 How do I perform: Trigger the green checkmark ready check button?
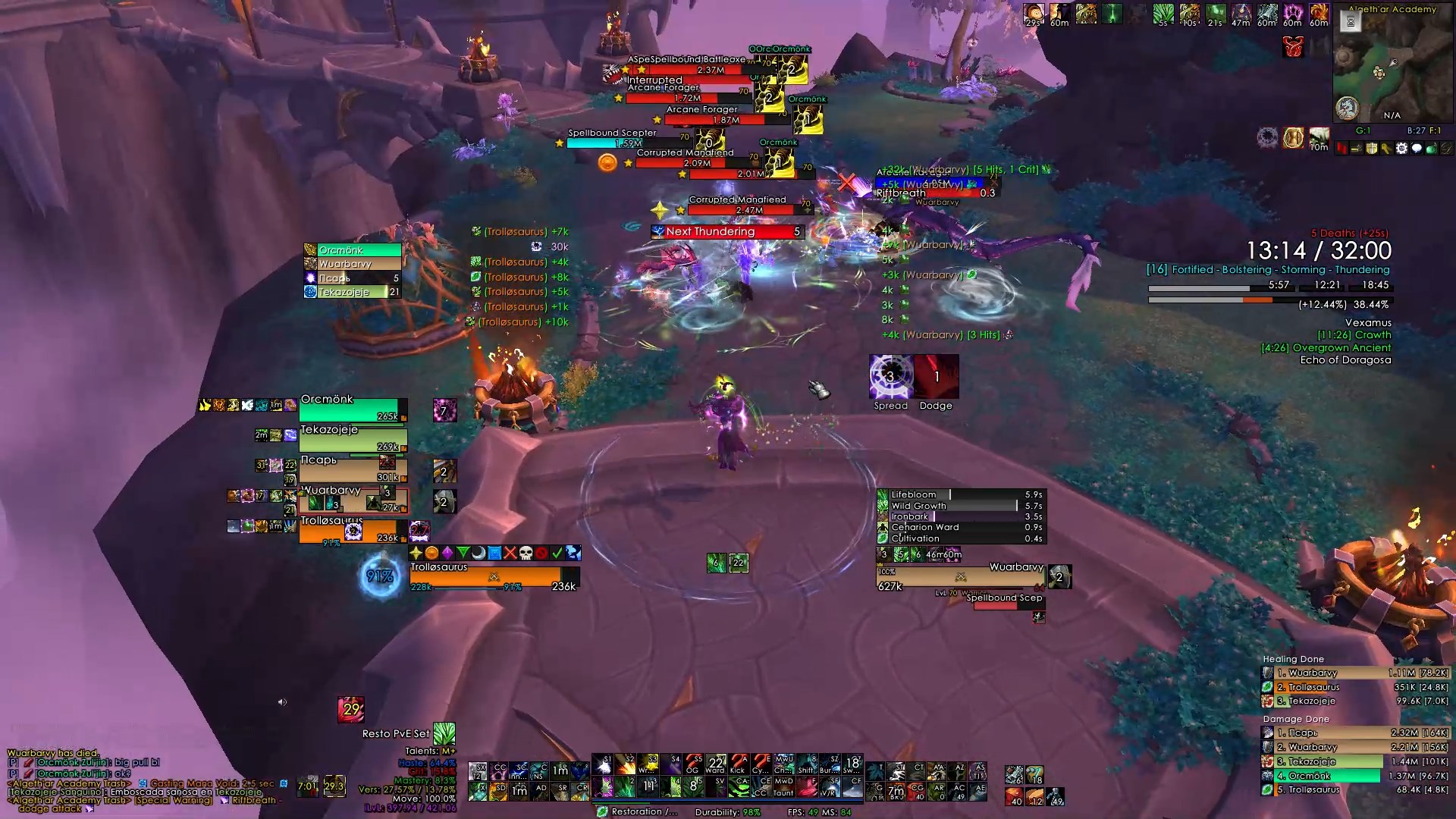(x=557, y=553)
